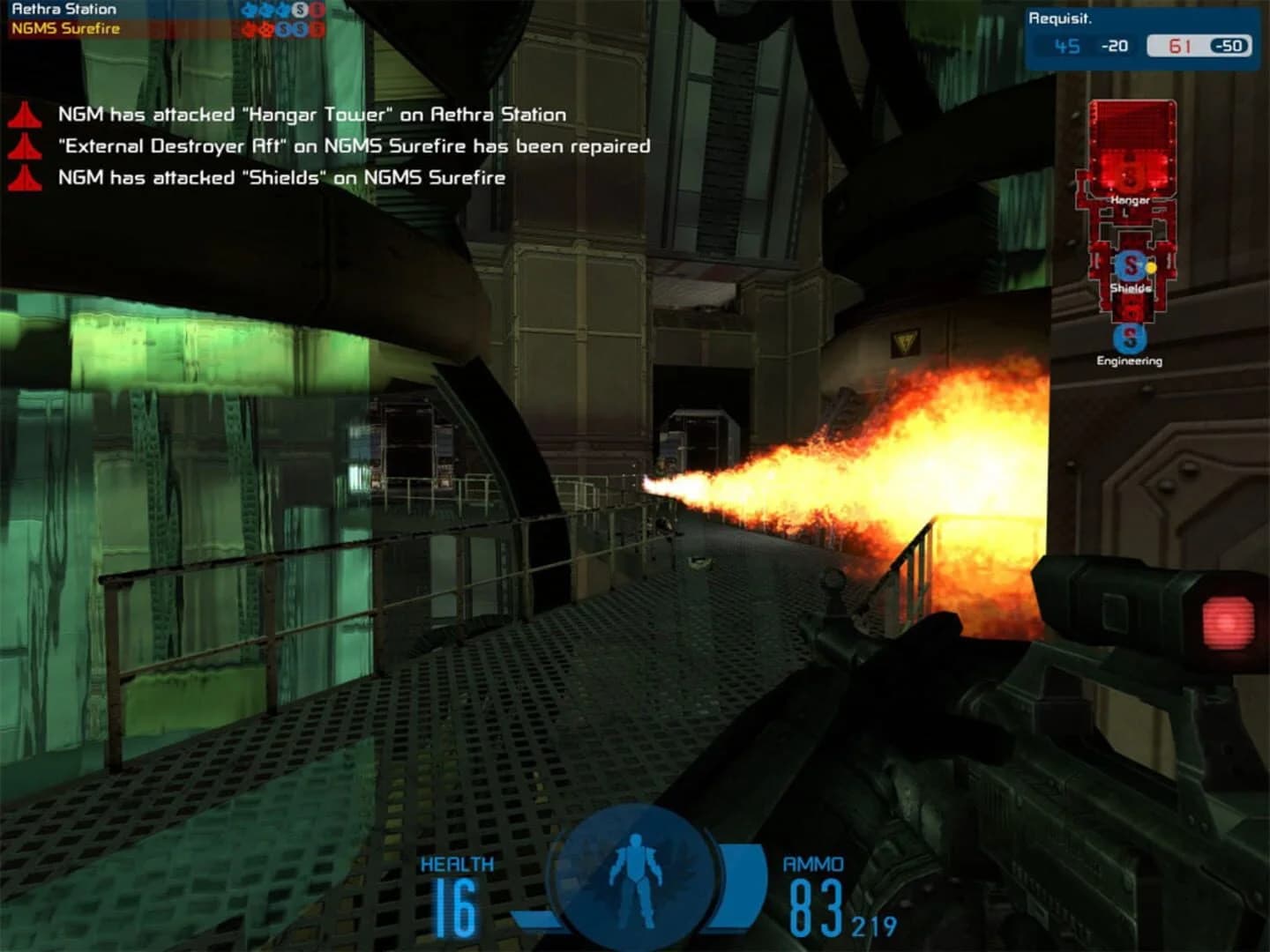Expand the Requisit. resource panel
This screenshot has width=1270, height=952.
point(1063,15)
